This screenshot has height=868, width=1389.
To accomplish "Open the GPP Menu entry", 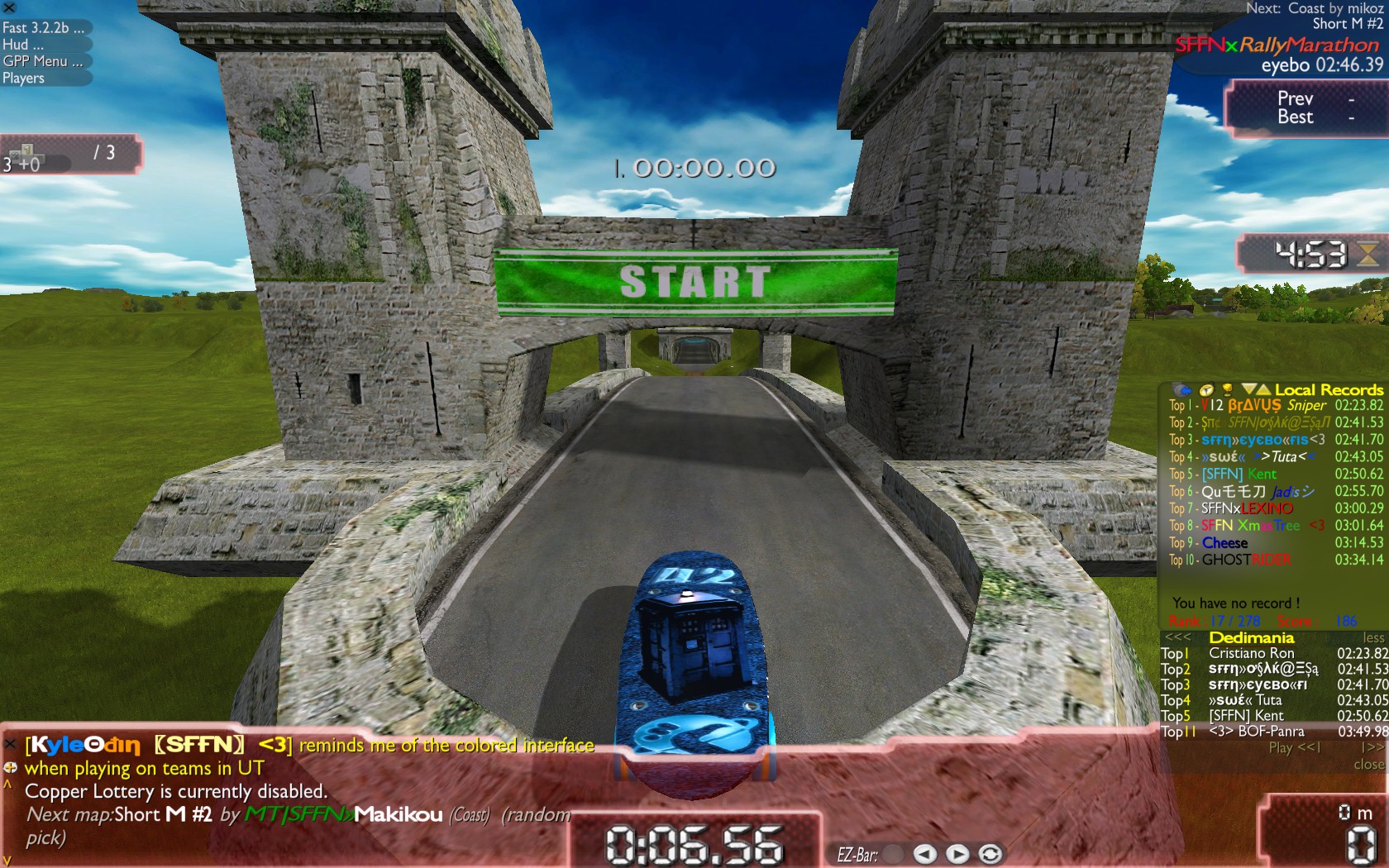I will tap(42, 61).
